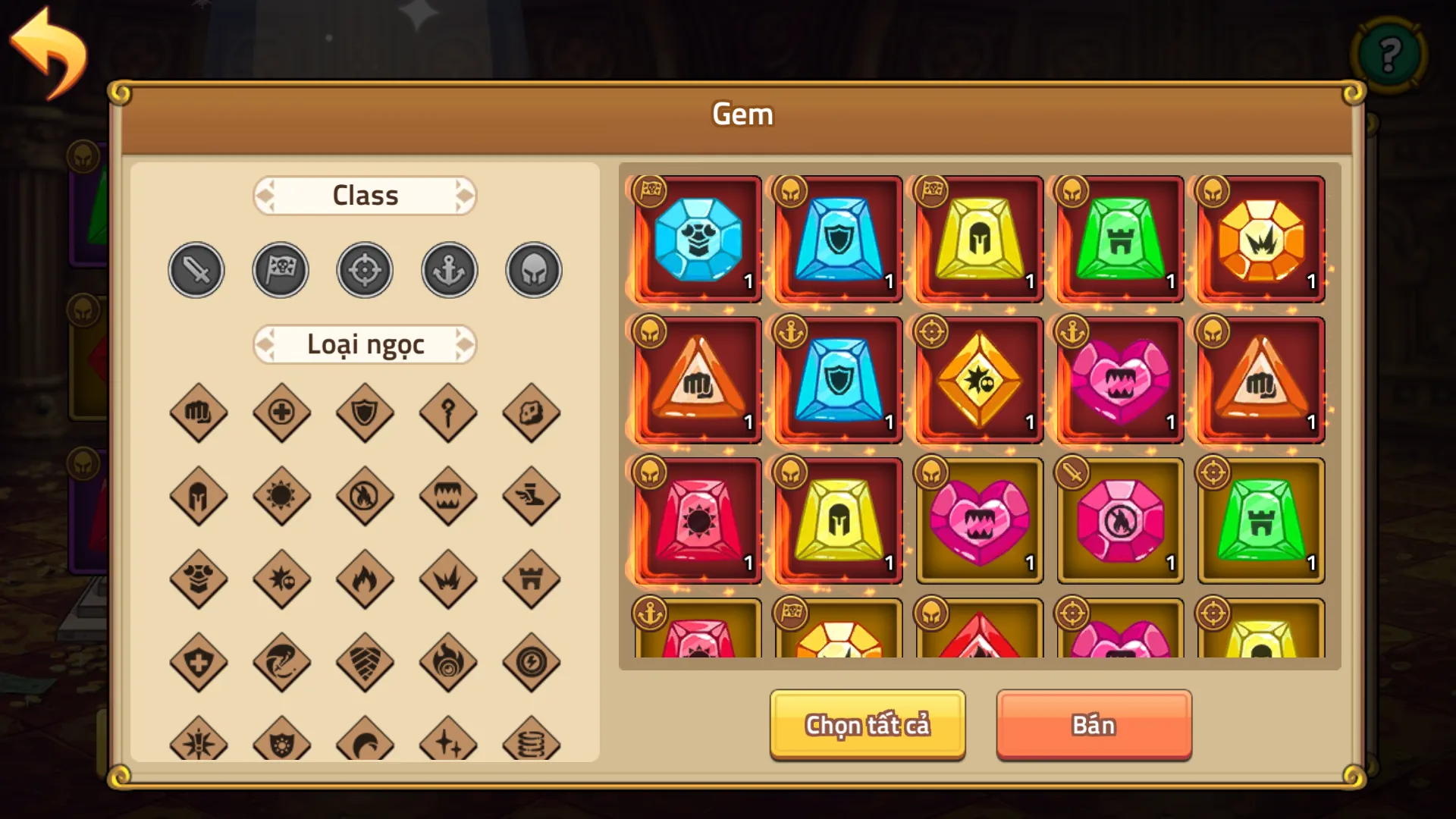The image size is (1456, 819).
Task: Open the help question mark menu
Action: 1389,55
